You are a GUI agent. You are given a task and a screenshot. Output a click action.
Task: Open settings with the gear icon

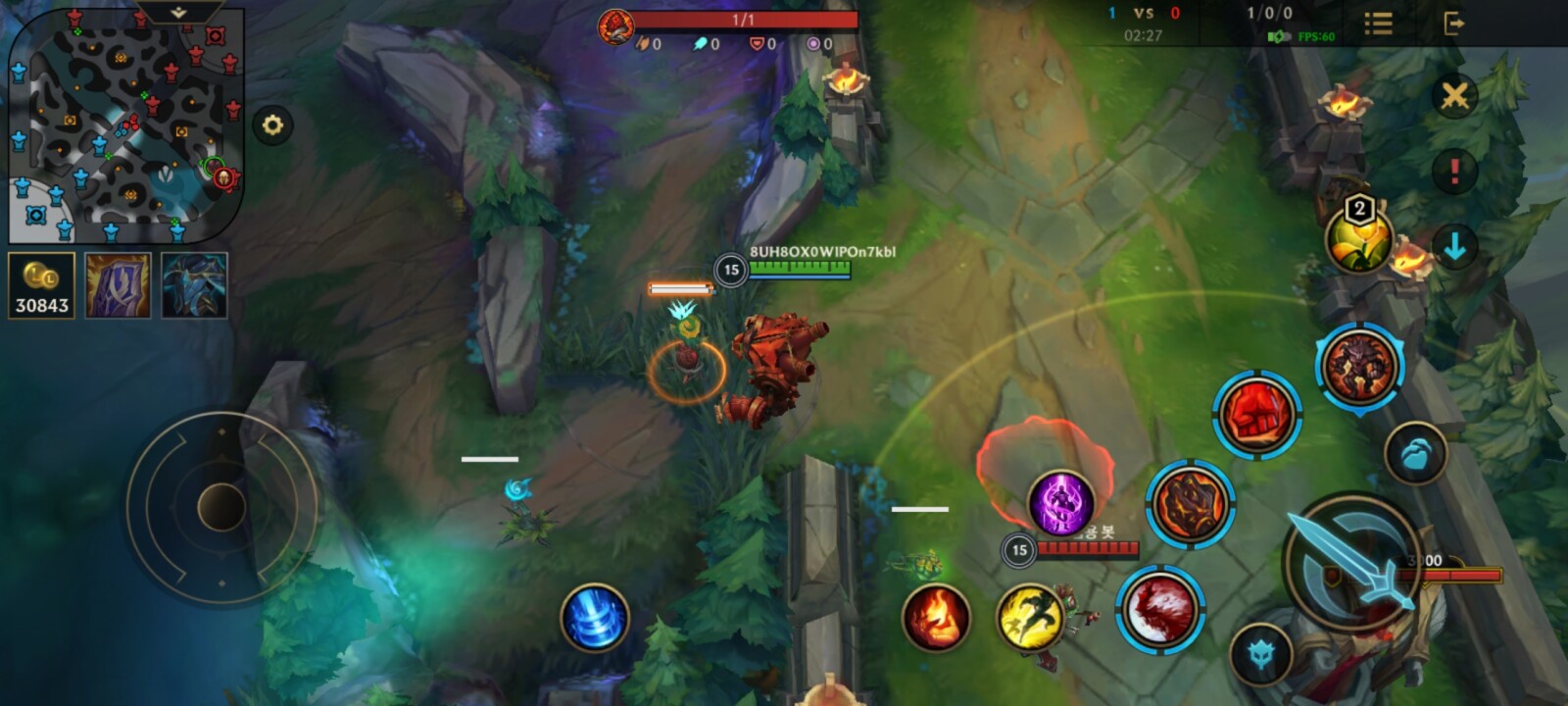(272, 126)
